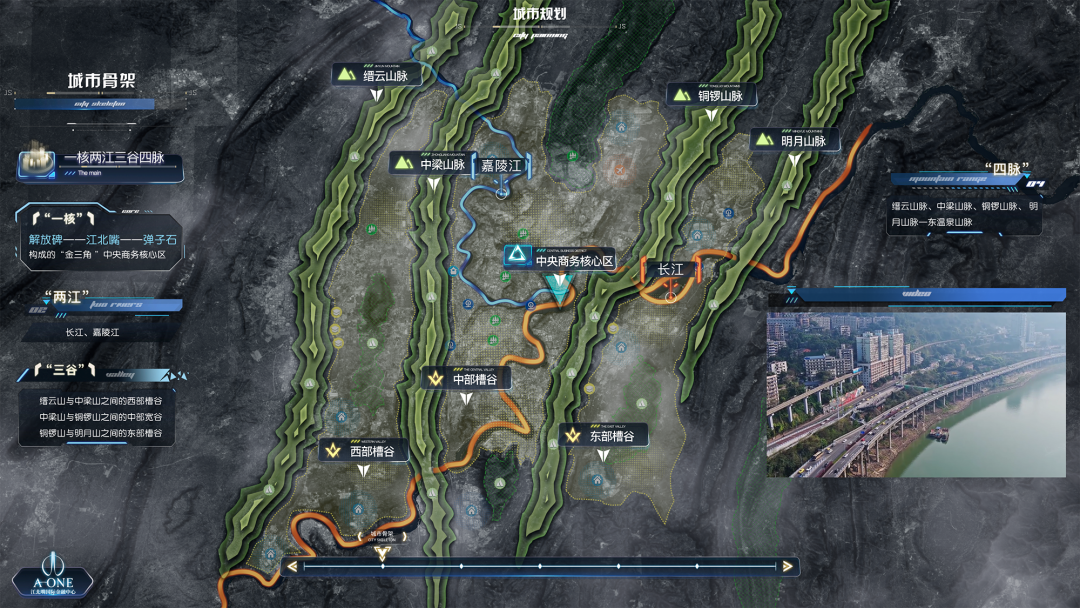Select the 中梁山脉 map label
This screenshot has height=608, width=1080.
click(431, 164)
